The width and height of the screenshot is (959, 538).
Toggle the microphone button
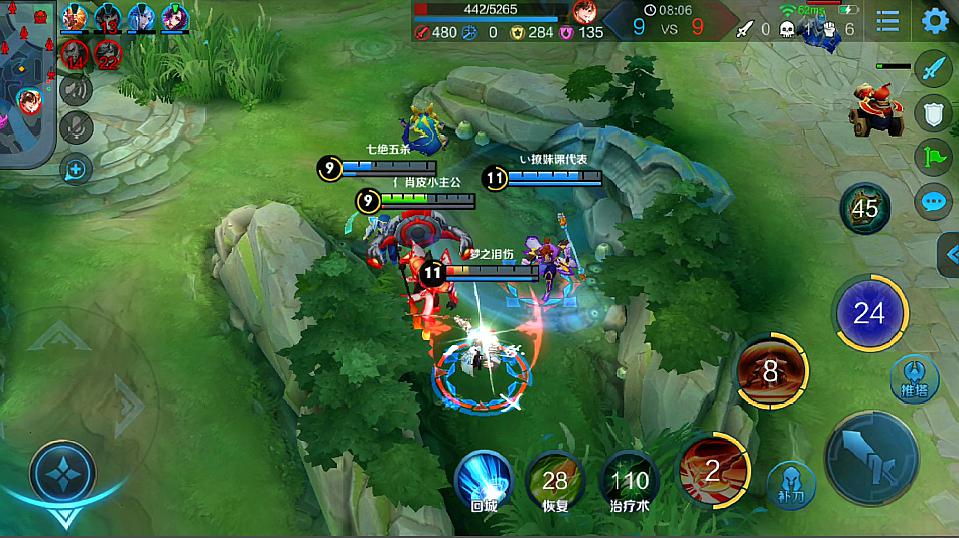point(76,127)
